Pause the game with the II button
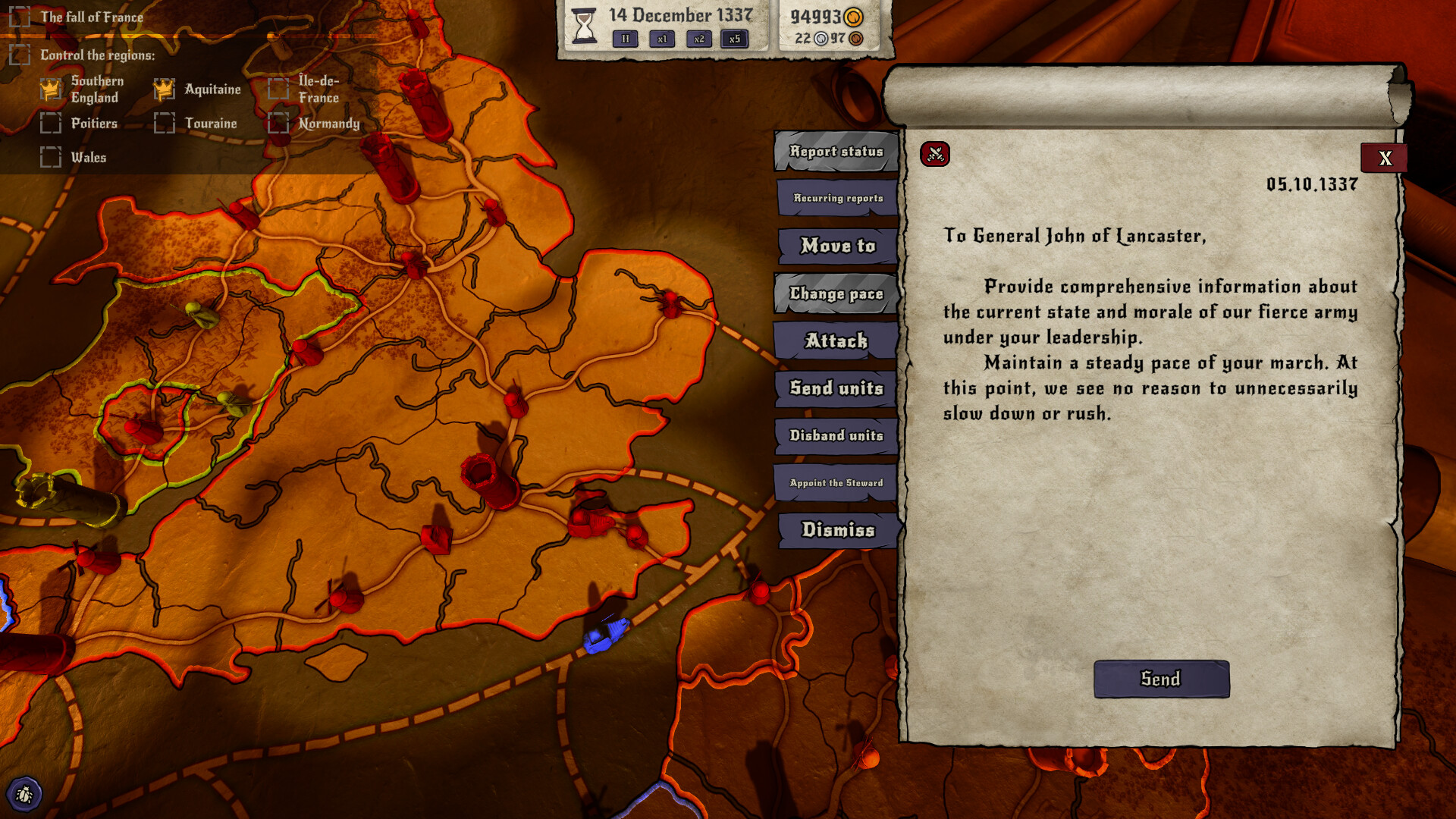The image size is (1456, 819). tap(624, 39)
